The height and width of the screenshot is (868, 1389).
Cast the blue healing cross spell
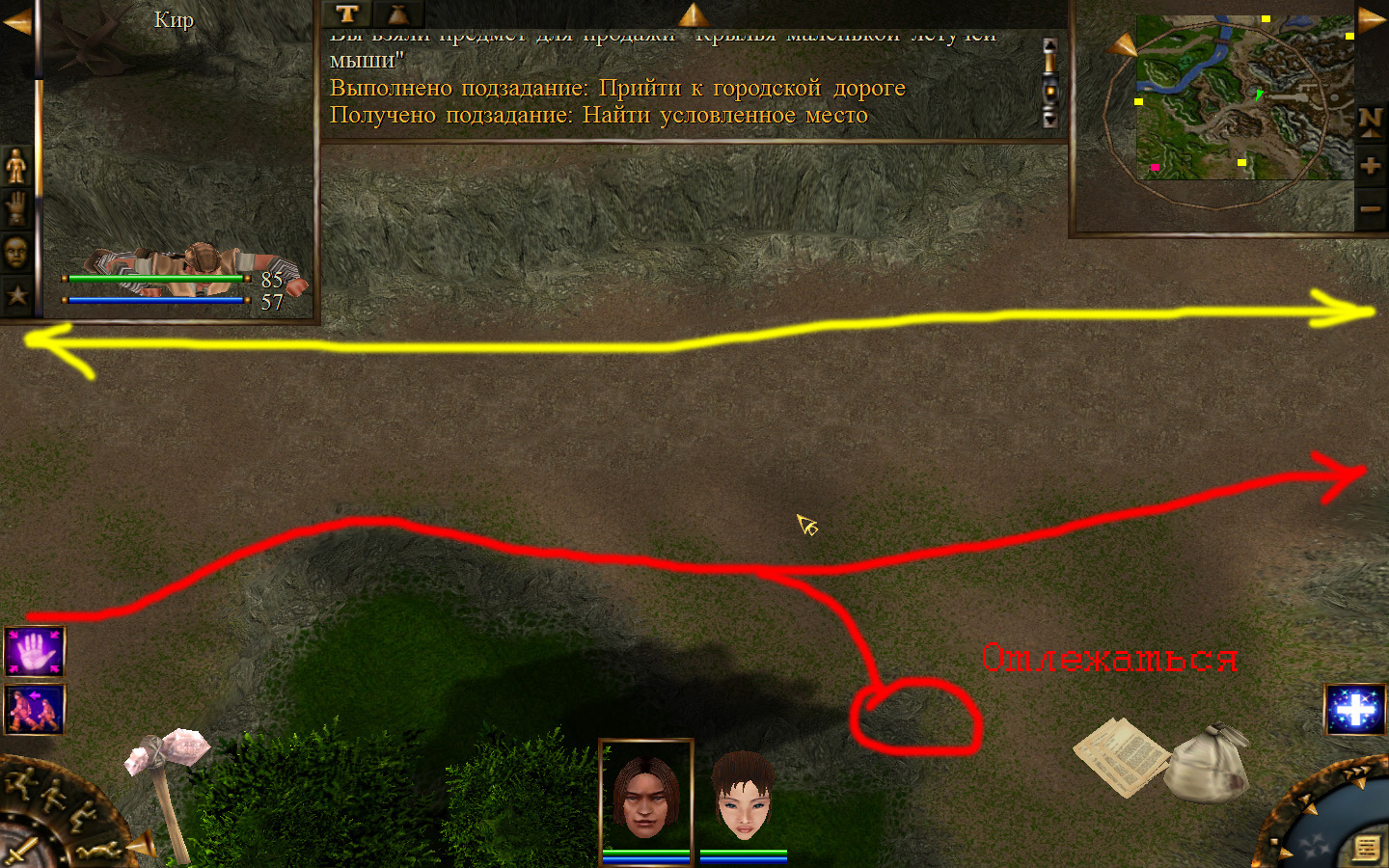pyautogui.click(x=1354, y=710)
